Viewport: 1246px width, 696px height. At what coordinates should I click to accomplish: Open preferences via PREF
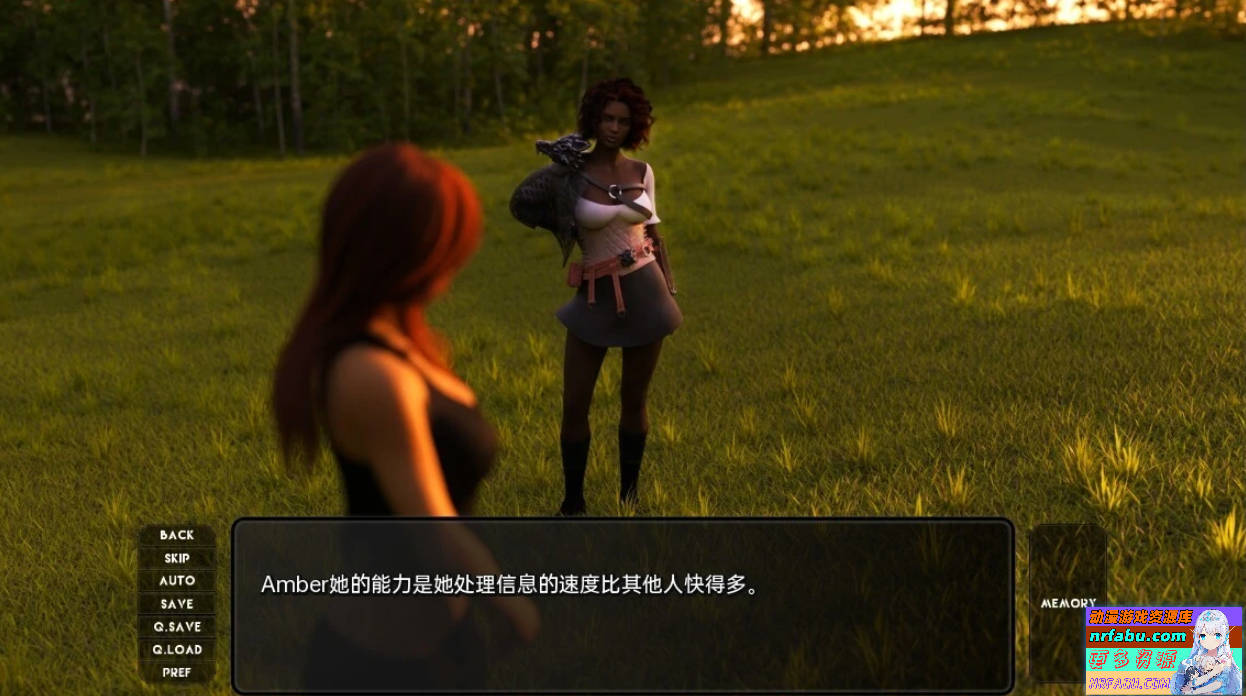(177, 672)
